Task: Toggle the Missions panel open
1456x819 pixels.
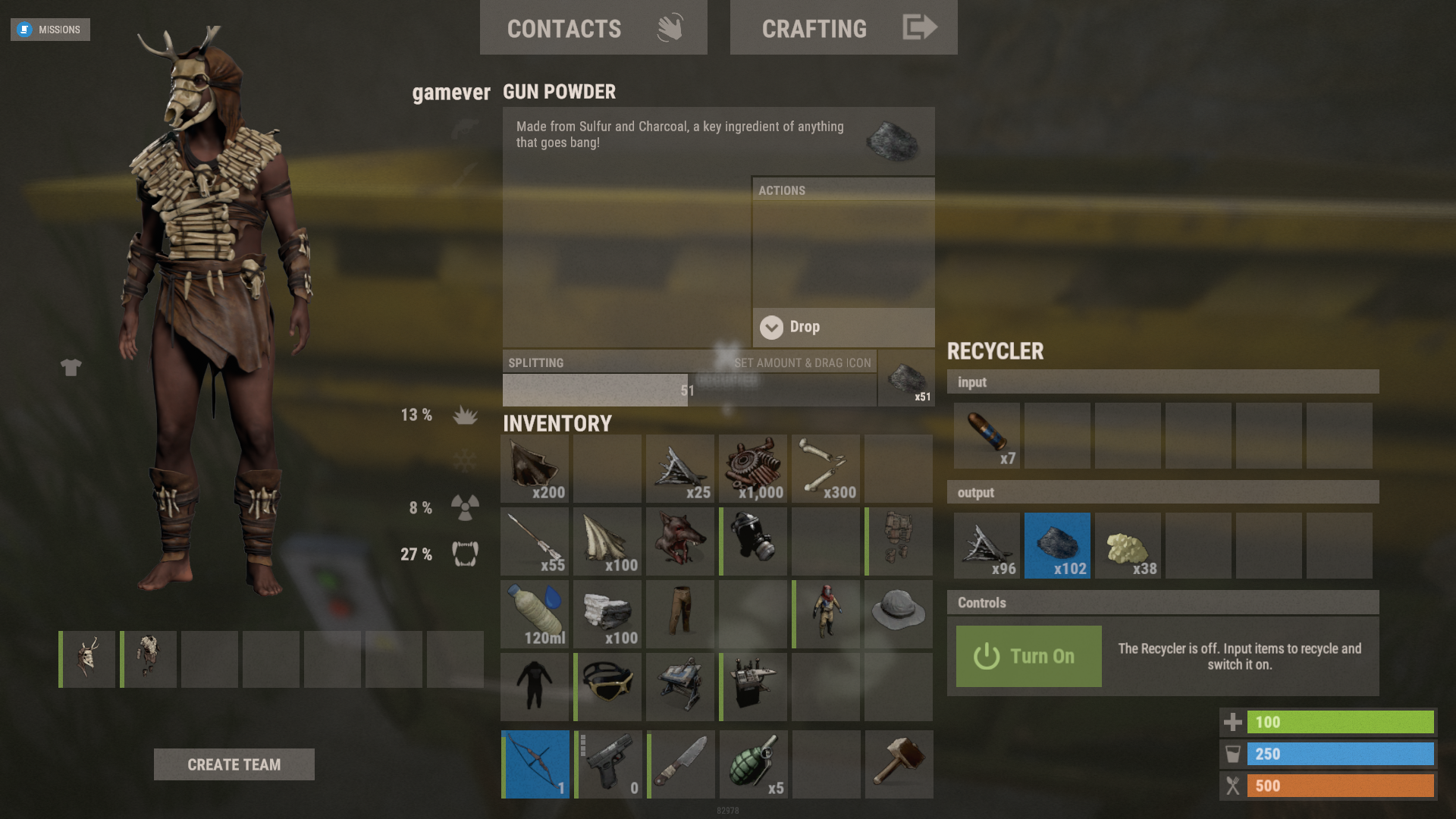Action: pos(50,30)
